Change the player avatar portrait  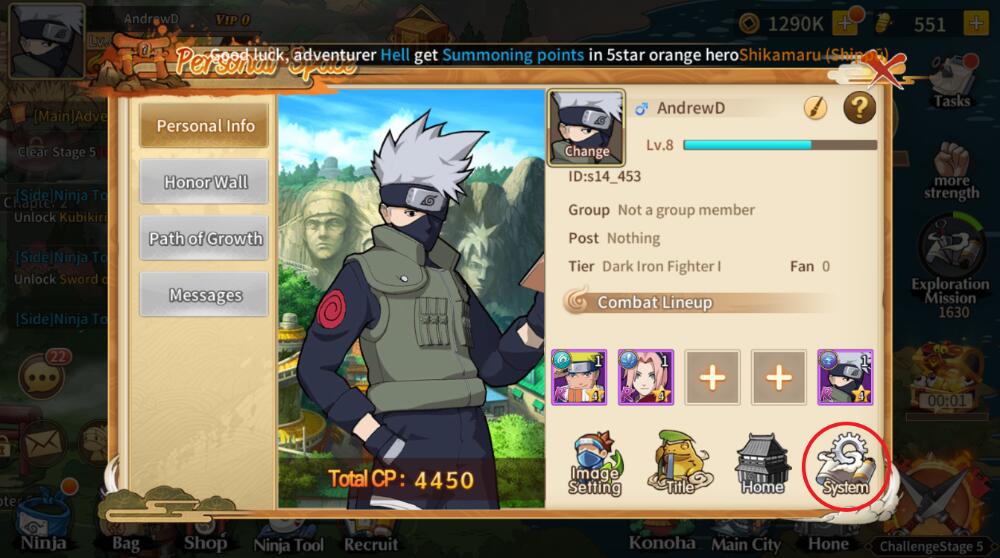[586, 128]
